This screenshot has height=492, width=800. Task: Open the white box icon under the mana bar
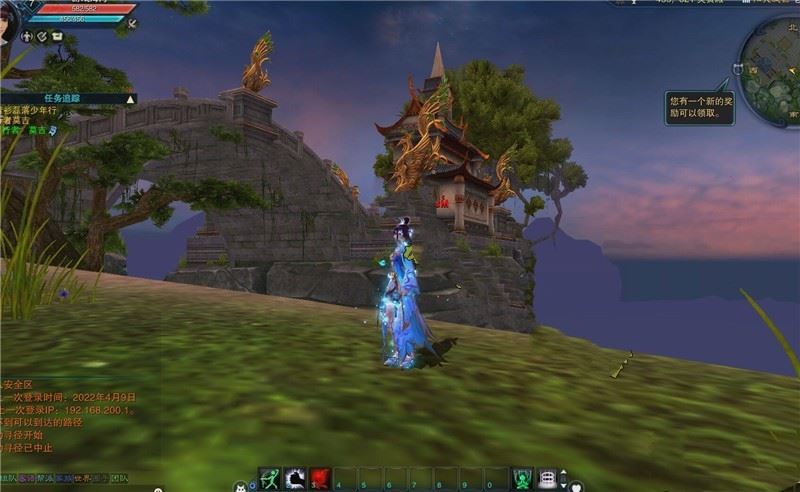(57, 36)
